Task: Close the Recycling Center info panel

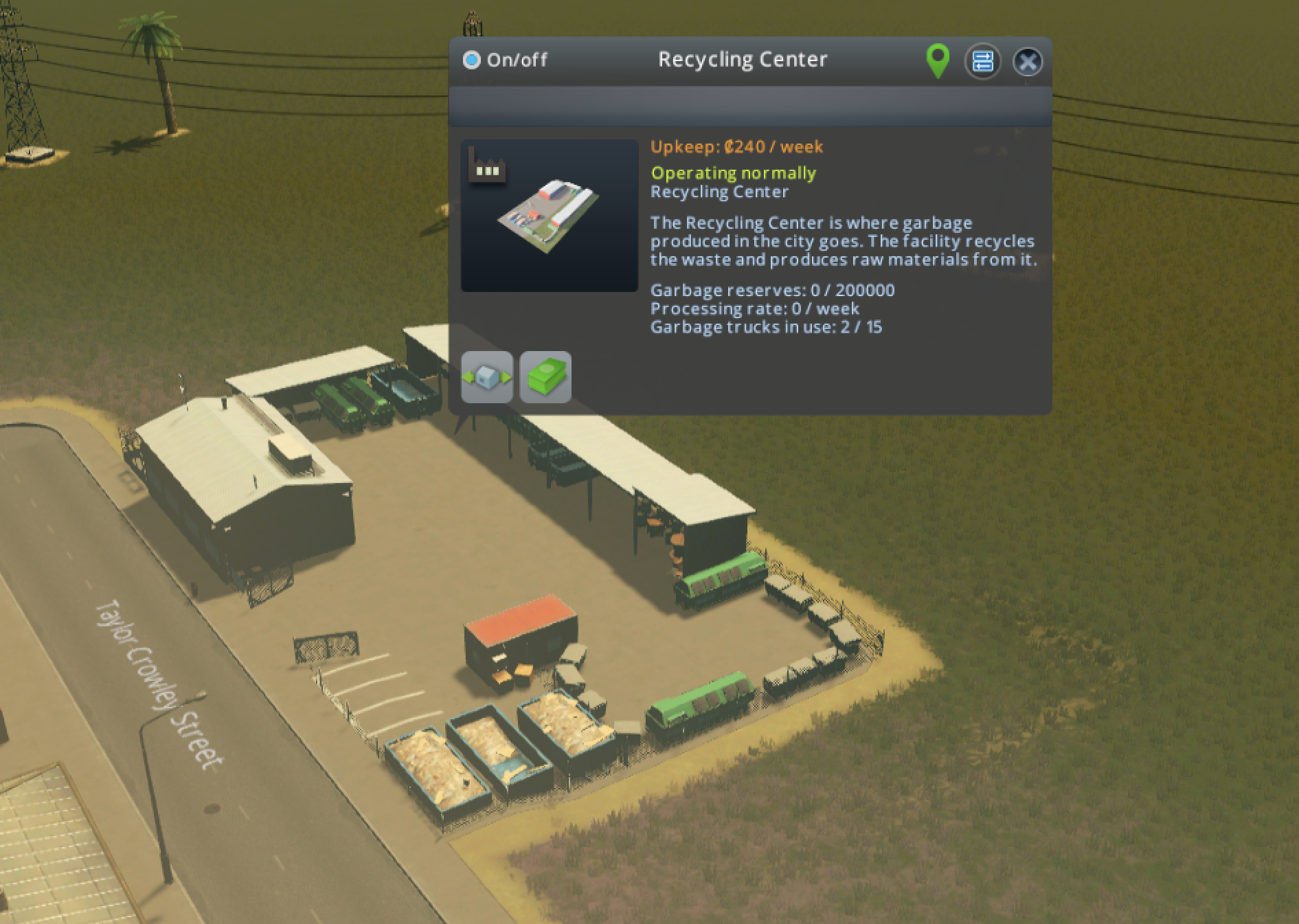Action: click(1028, 62)
